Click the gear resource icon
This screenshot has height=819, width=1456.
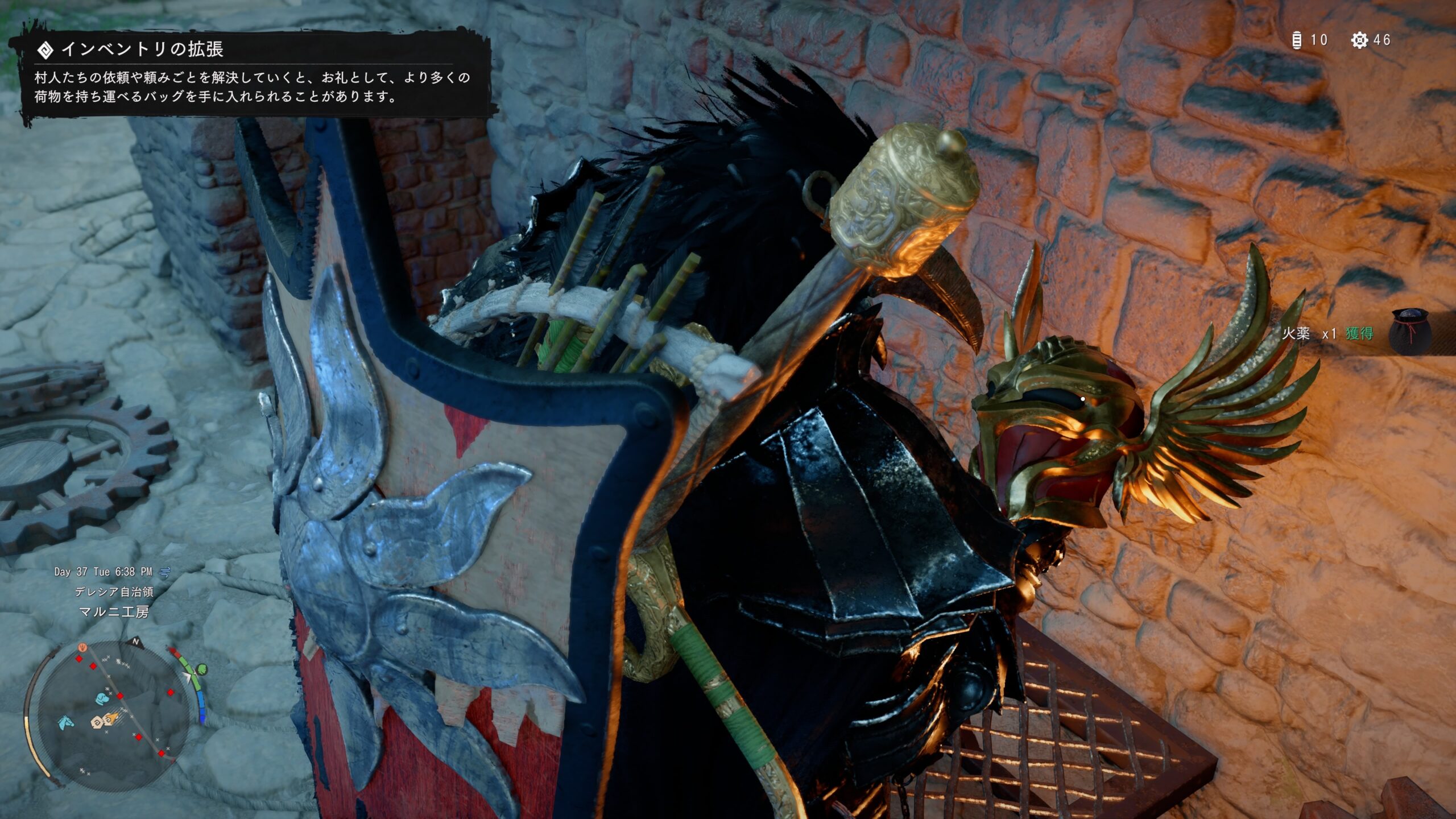coord(1359,40)
